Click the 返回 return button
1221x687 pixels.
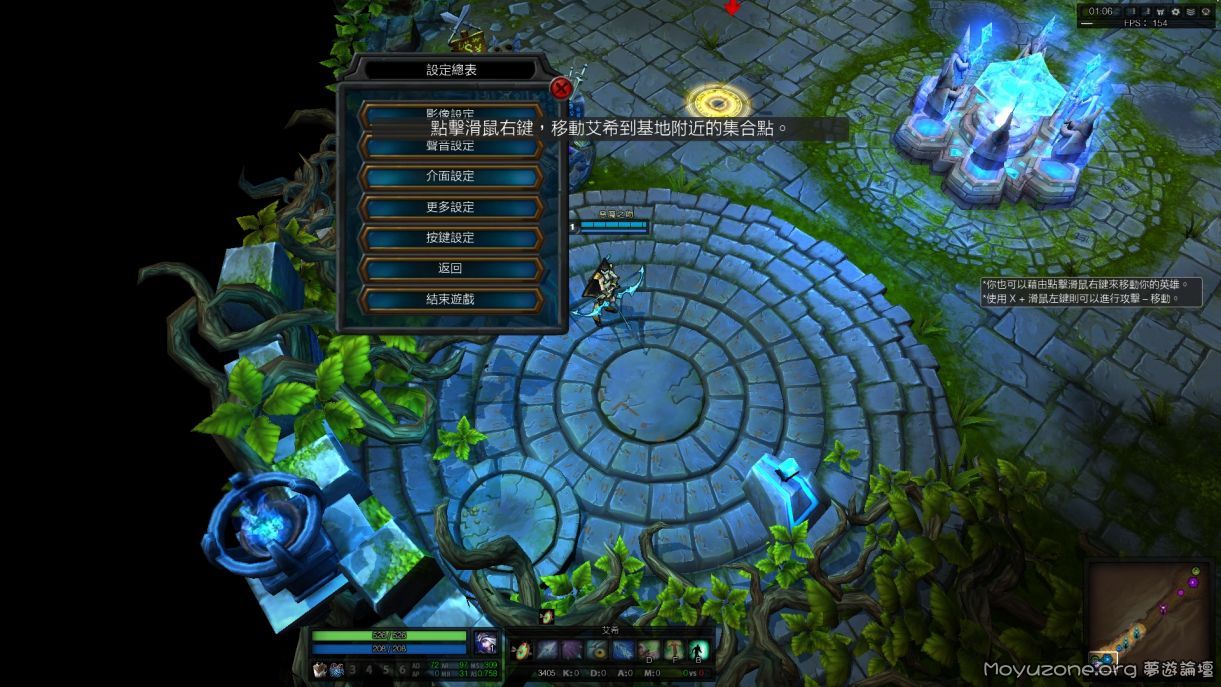(x=450, y=268)
